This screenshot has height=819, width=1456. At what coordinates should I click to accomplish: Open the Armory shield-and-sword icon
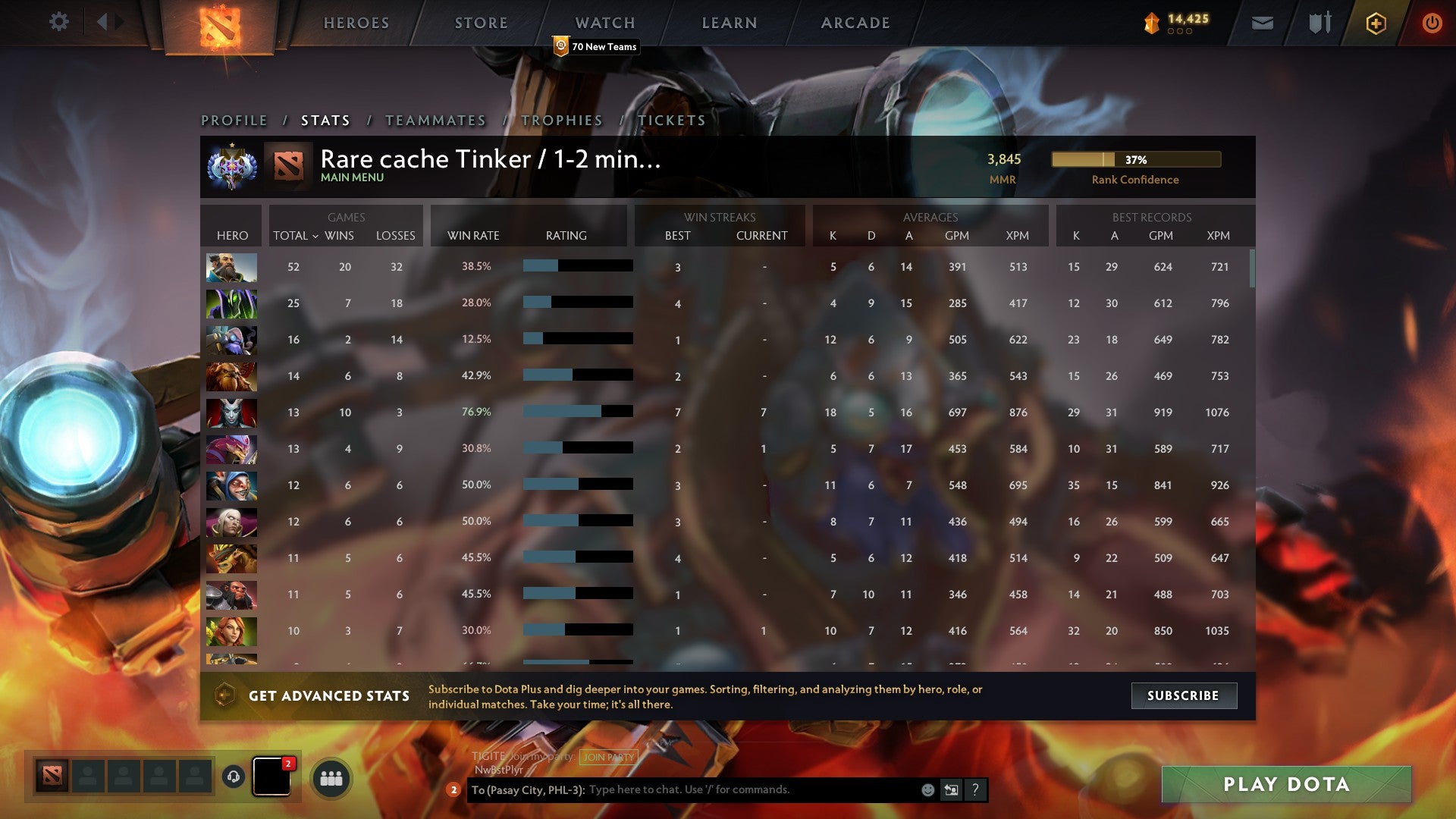[x=1319, y=24]
